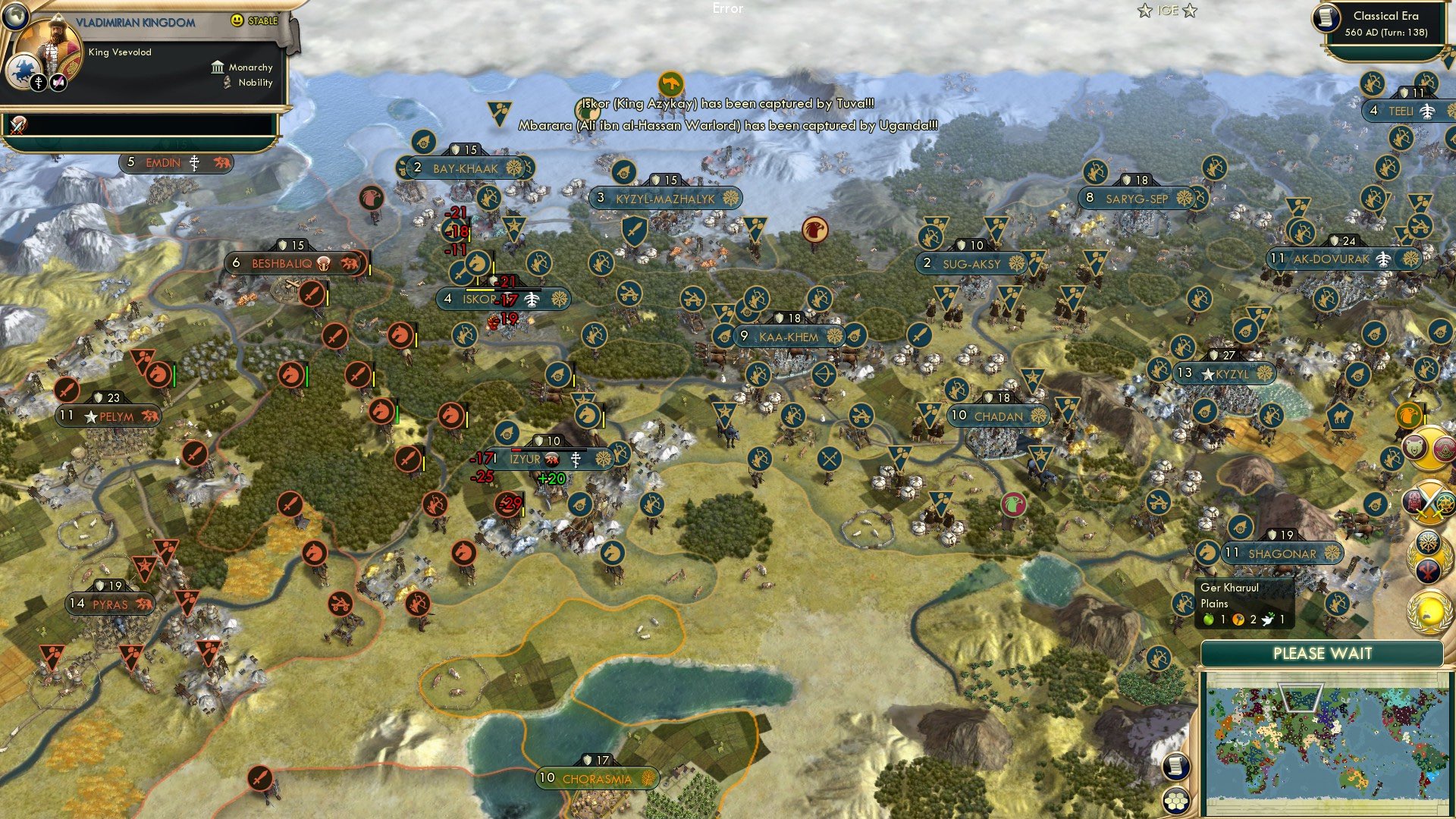Click the purple war axe icon beside the leader portrait
This screenshot has width=1456, height=819.
58,81
